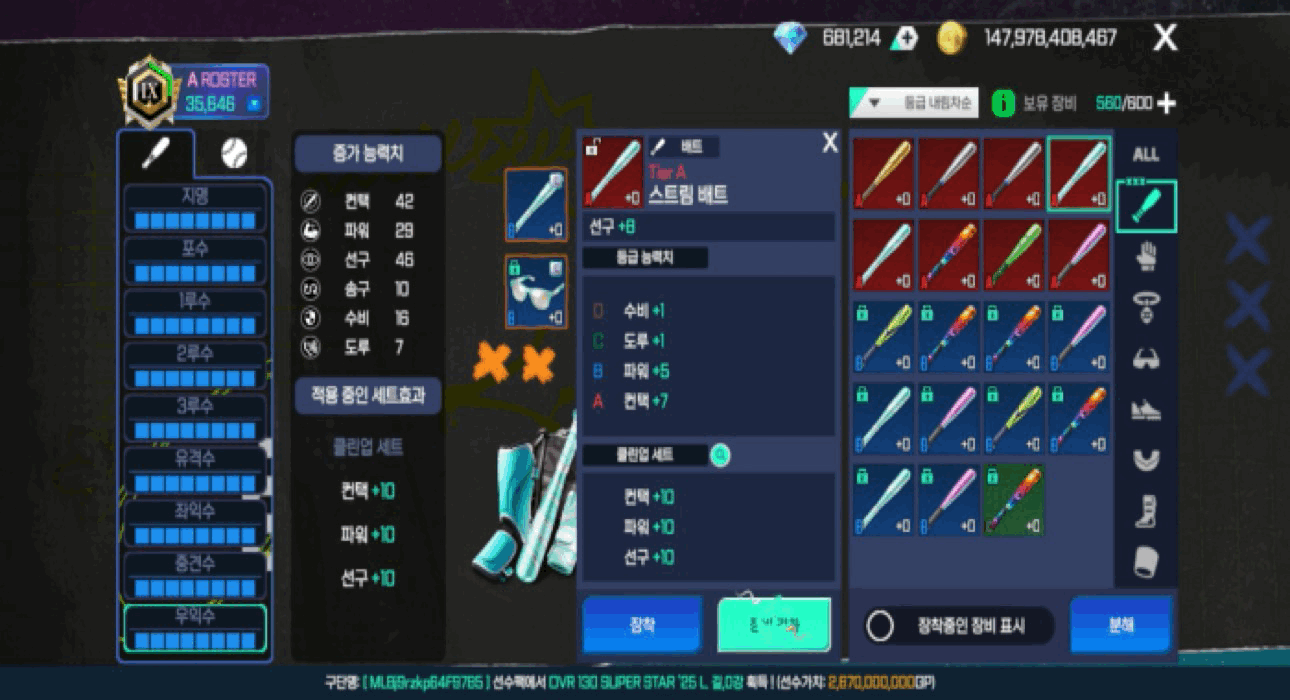Select the 포수 position row
This screenshot has height=700, width=1290.
195,260
